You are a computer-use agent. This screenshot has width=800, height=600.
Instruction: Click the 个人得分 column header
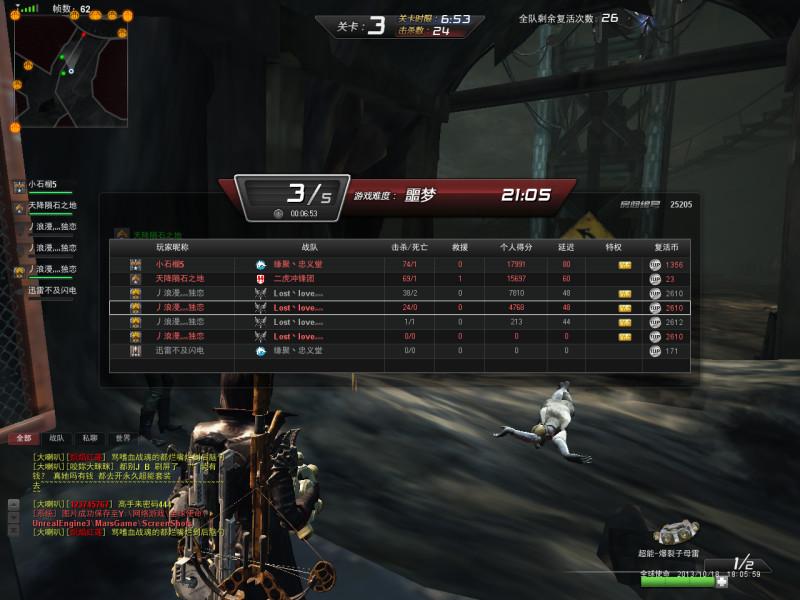point(516,246)
